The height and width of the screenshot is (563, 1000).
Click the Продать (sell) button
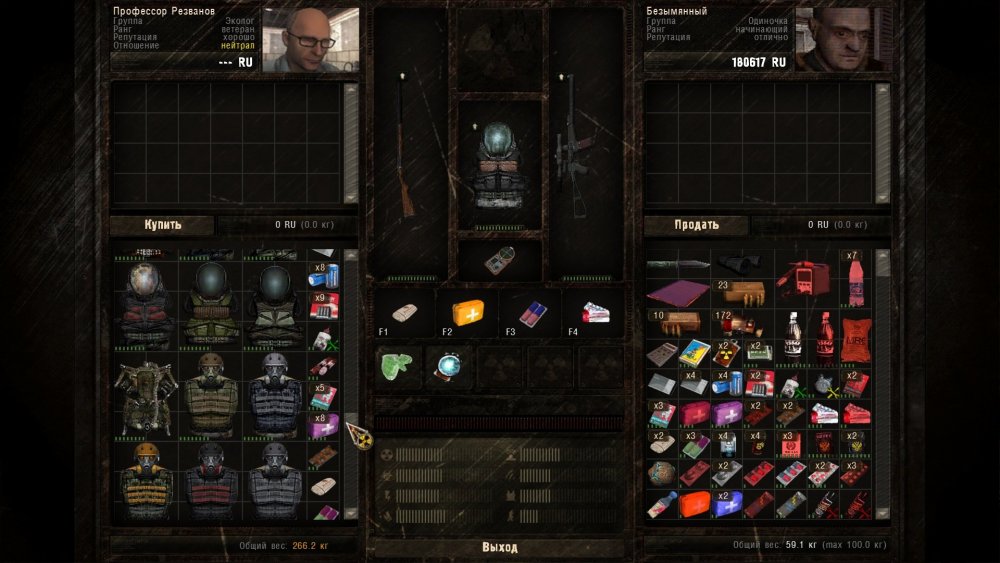(x=695, y=225)
